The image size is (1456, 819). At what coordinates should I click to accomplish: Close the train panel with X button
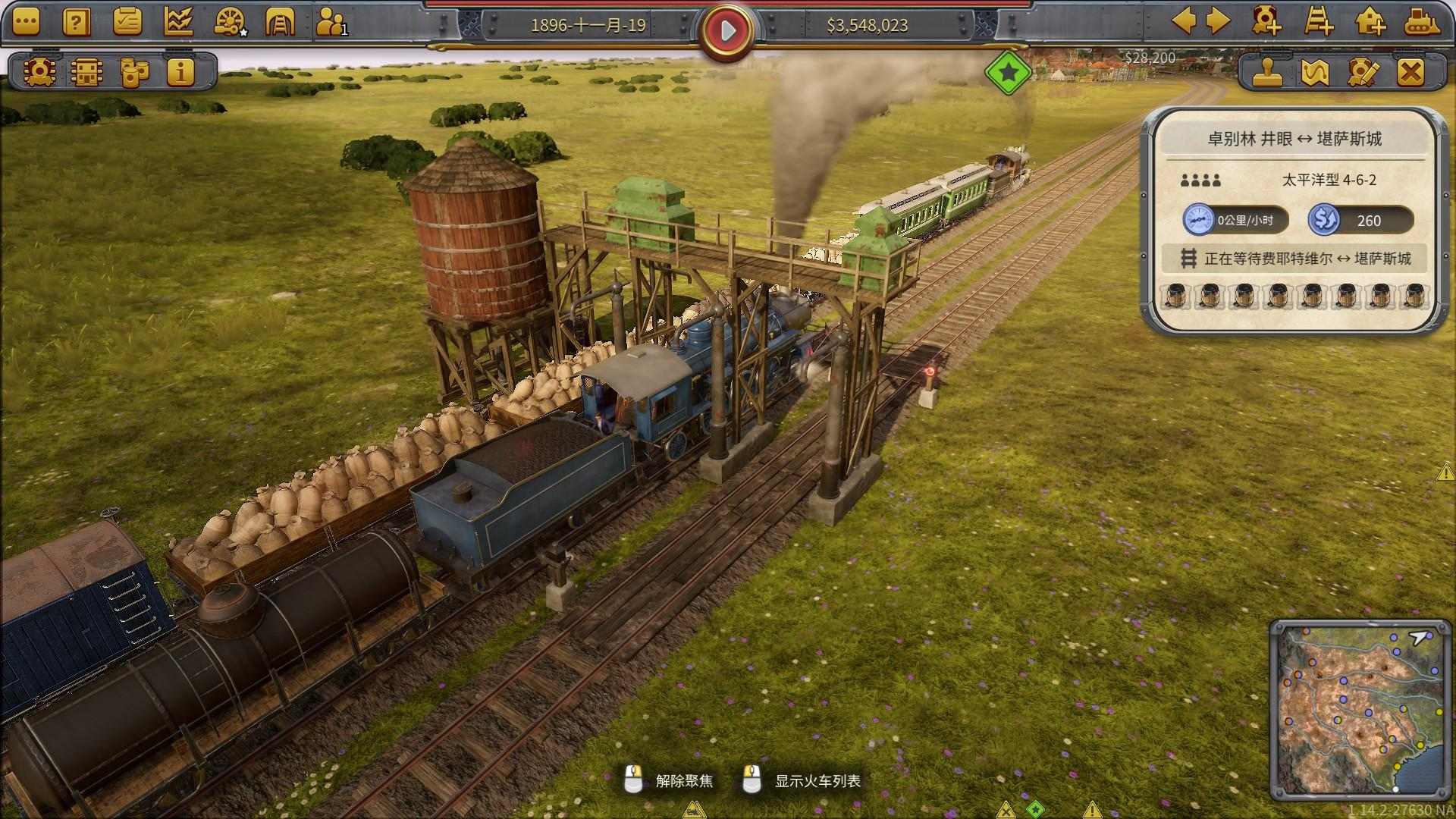pos(1410,73)
